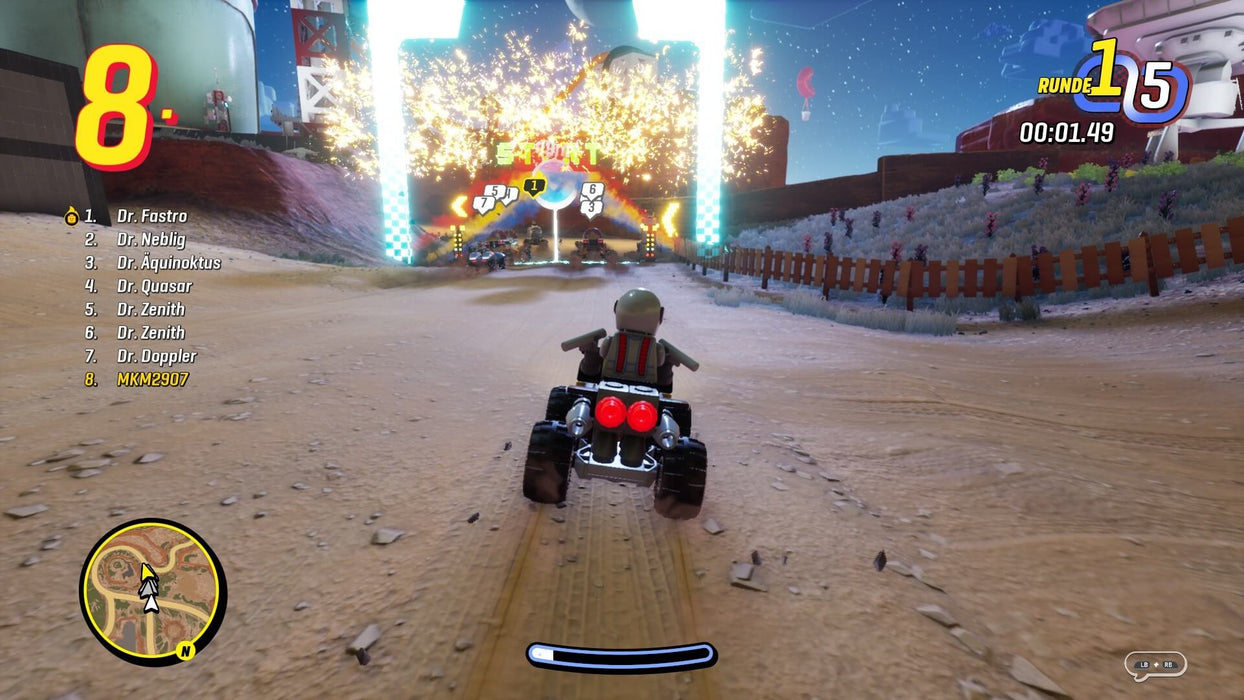Highlight the MKM2907 player row
Screen dimensions: 1244x700
pyautogui.click(x=152, y=380)
